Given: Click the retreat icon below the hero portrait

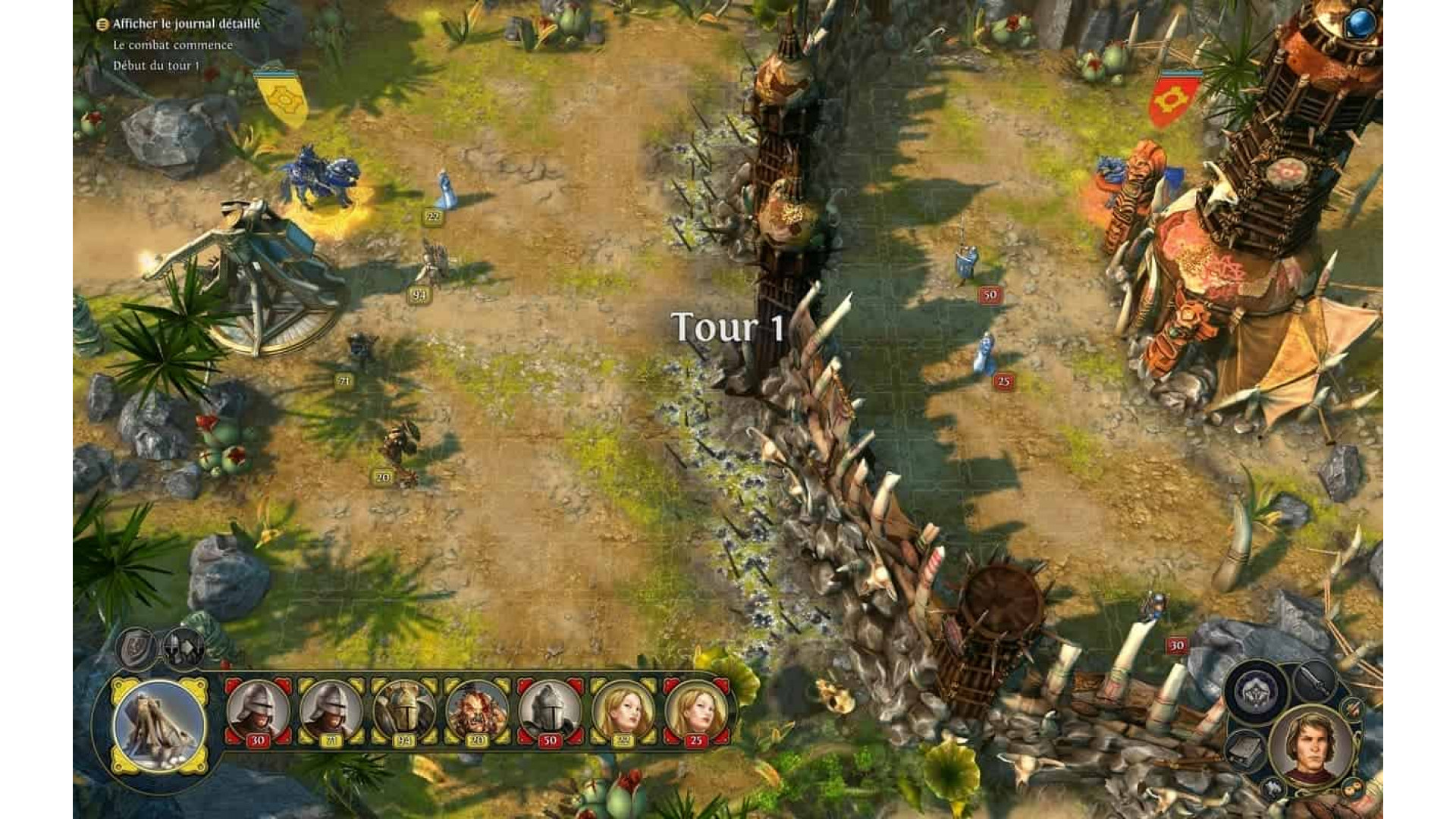Looking at the screenshot, I should 1274,786.
